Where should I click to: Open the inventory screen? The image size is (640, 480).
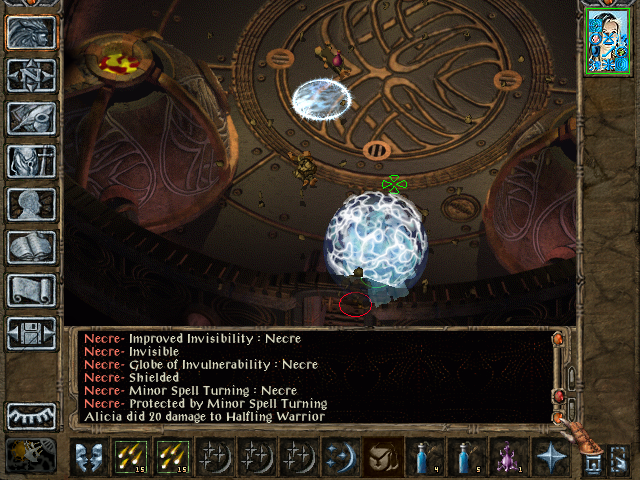[31, 161]
